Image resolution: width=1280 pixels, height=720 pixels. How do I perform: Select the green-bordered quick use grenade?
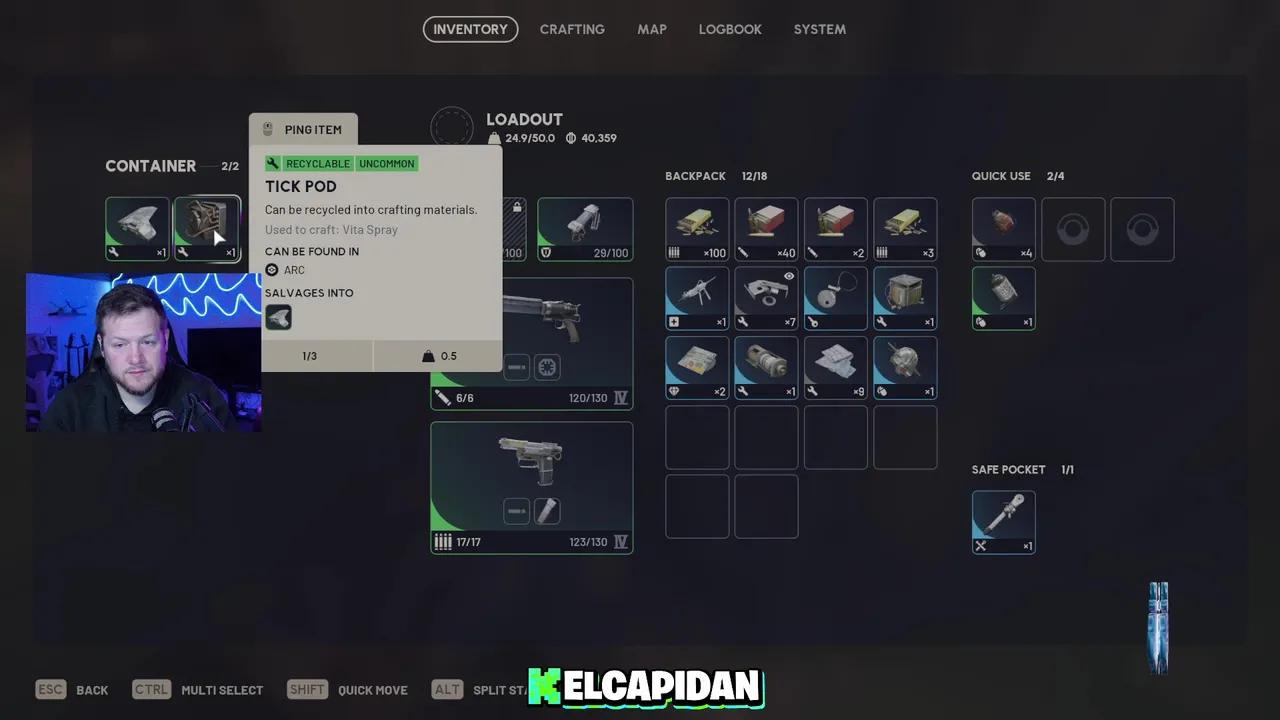click(x=1003, y=297)
